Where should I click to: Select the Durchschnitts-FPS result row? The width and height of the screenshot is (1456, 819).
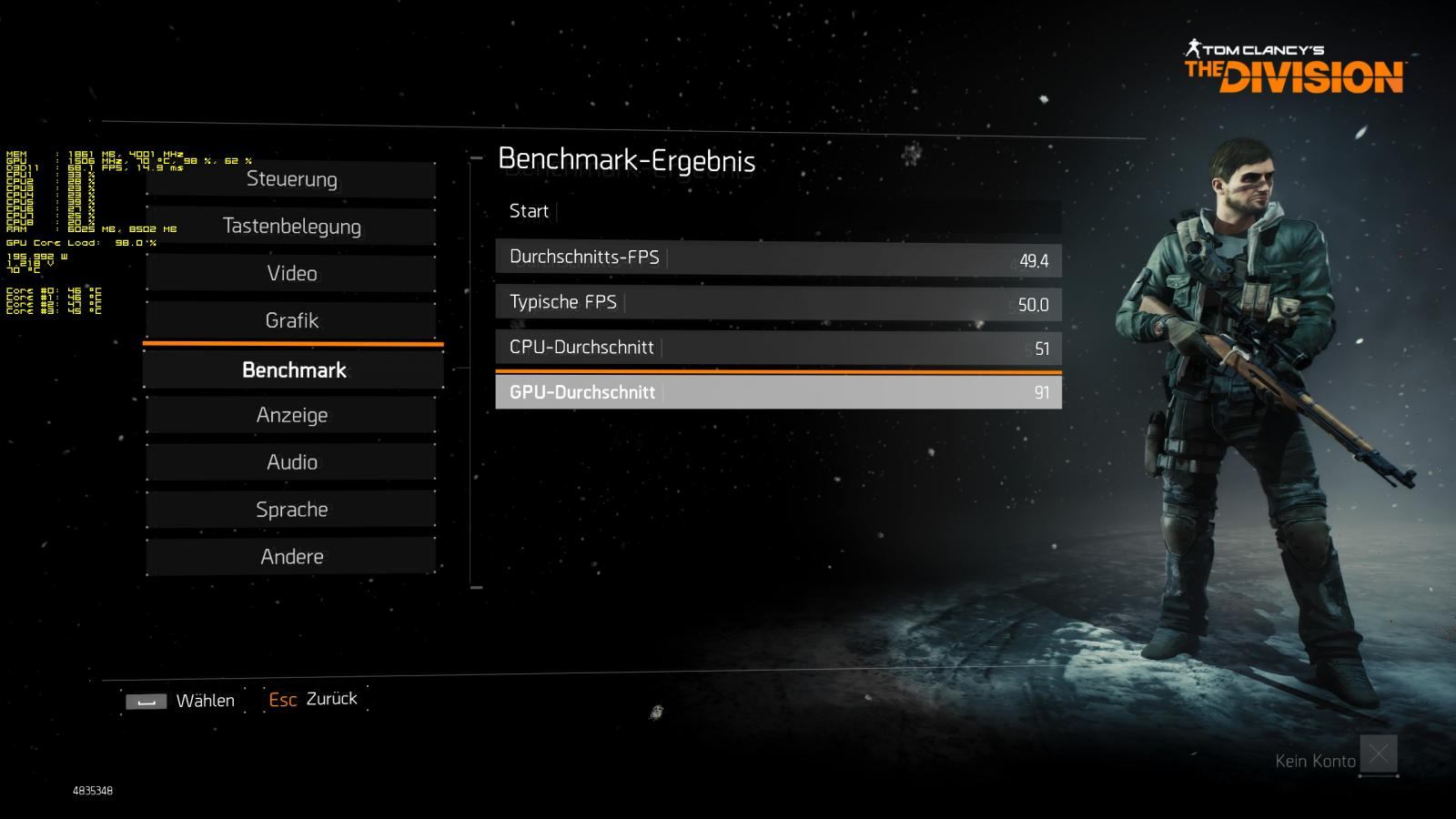778,258
